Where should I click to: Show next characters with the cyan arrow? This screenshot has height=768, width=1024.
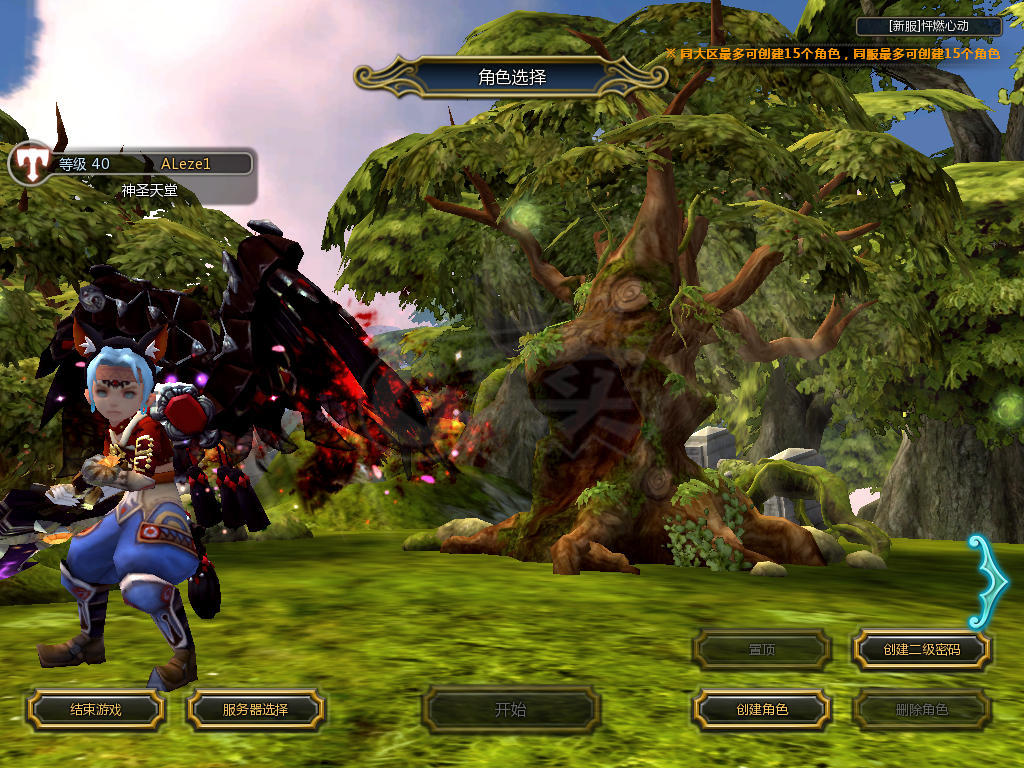point(989,581)
